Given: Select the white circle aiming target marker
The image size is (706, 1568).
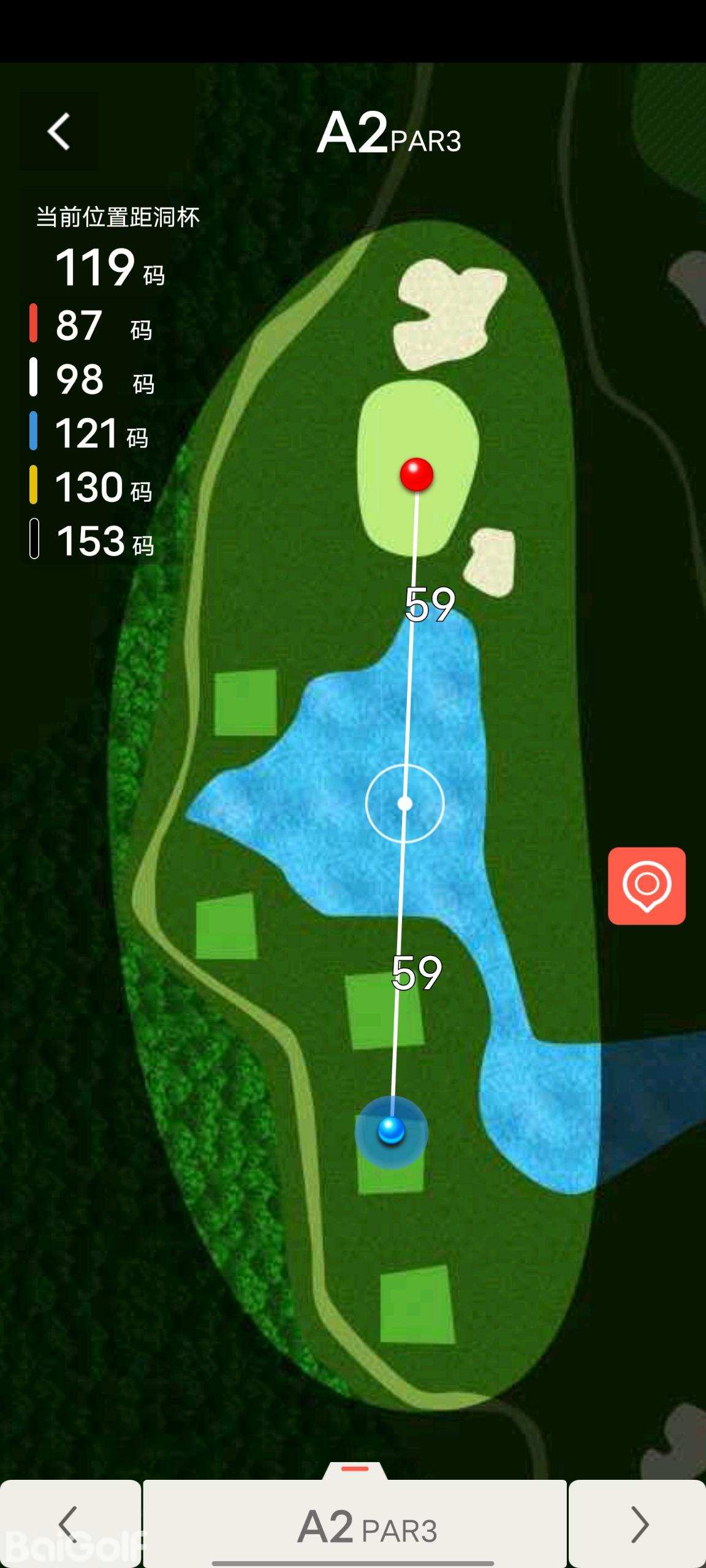Looking at the screenshot, I should pyautogui.click(x=404, y=803).
